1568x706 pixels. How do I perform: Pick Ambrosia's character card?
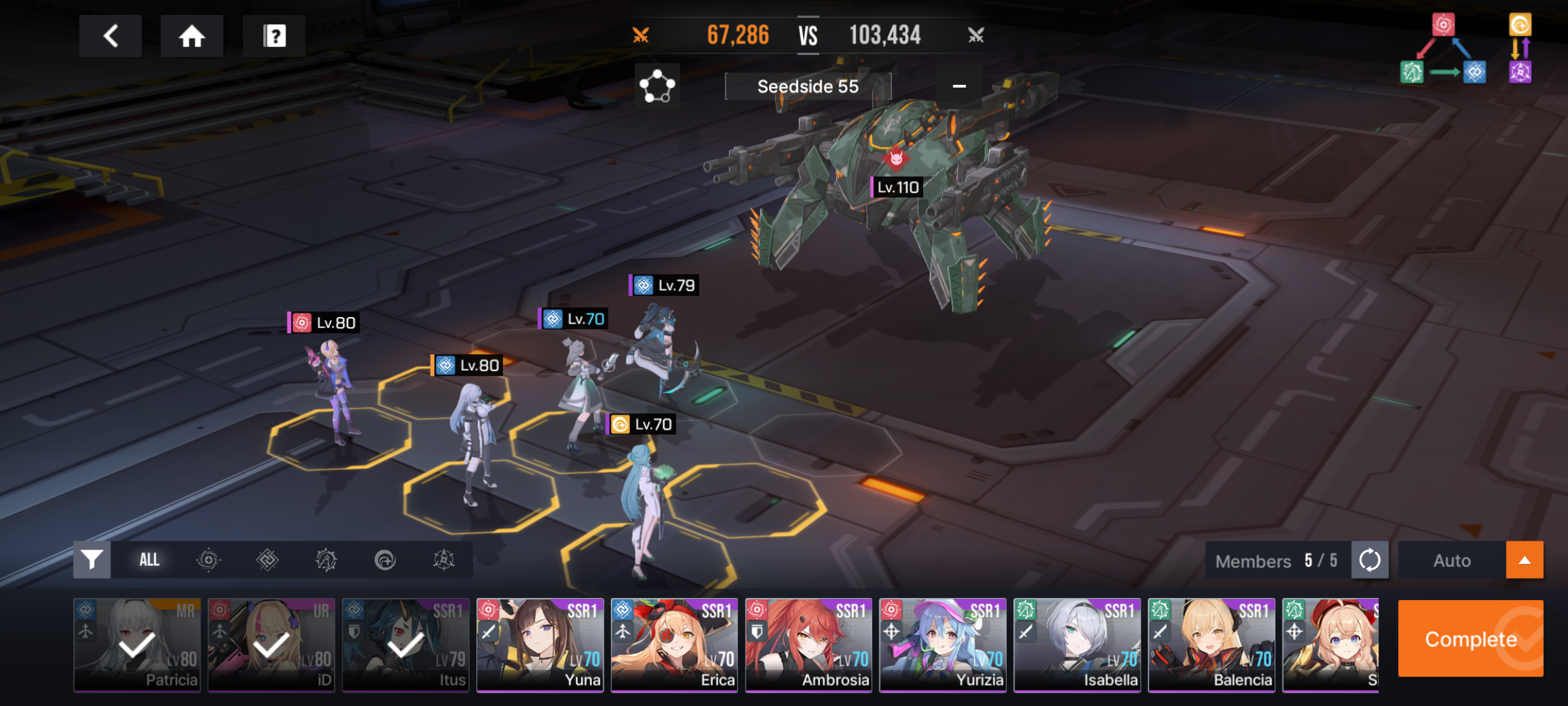[809, 645]
